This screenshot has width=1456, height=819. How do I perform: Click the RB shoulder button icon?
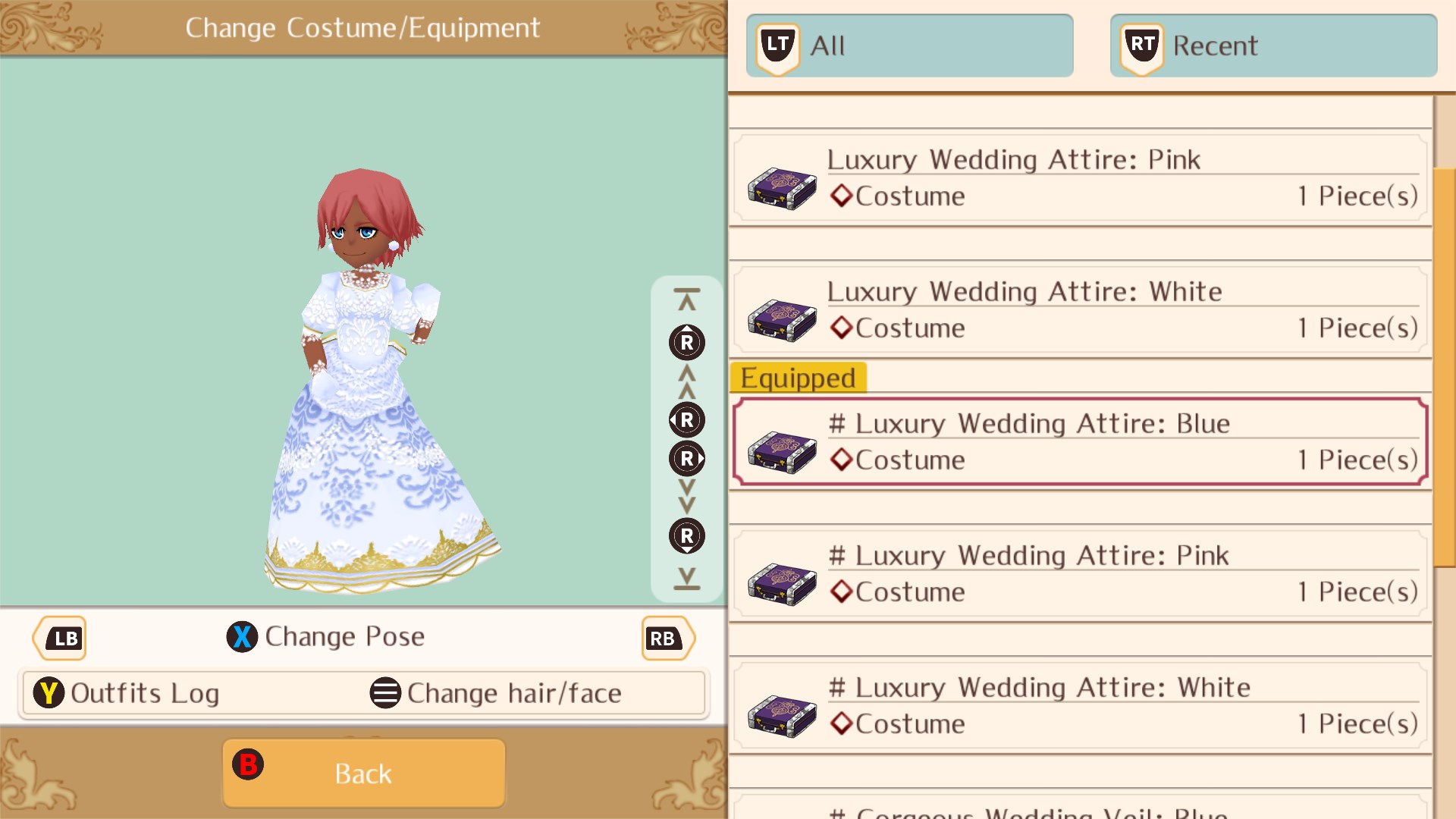pyautogui.click(x=664, y=639)
